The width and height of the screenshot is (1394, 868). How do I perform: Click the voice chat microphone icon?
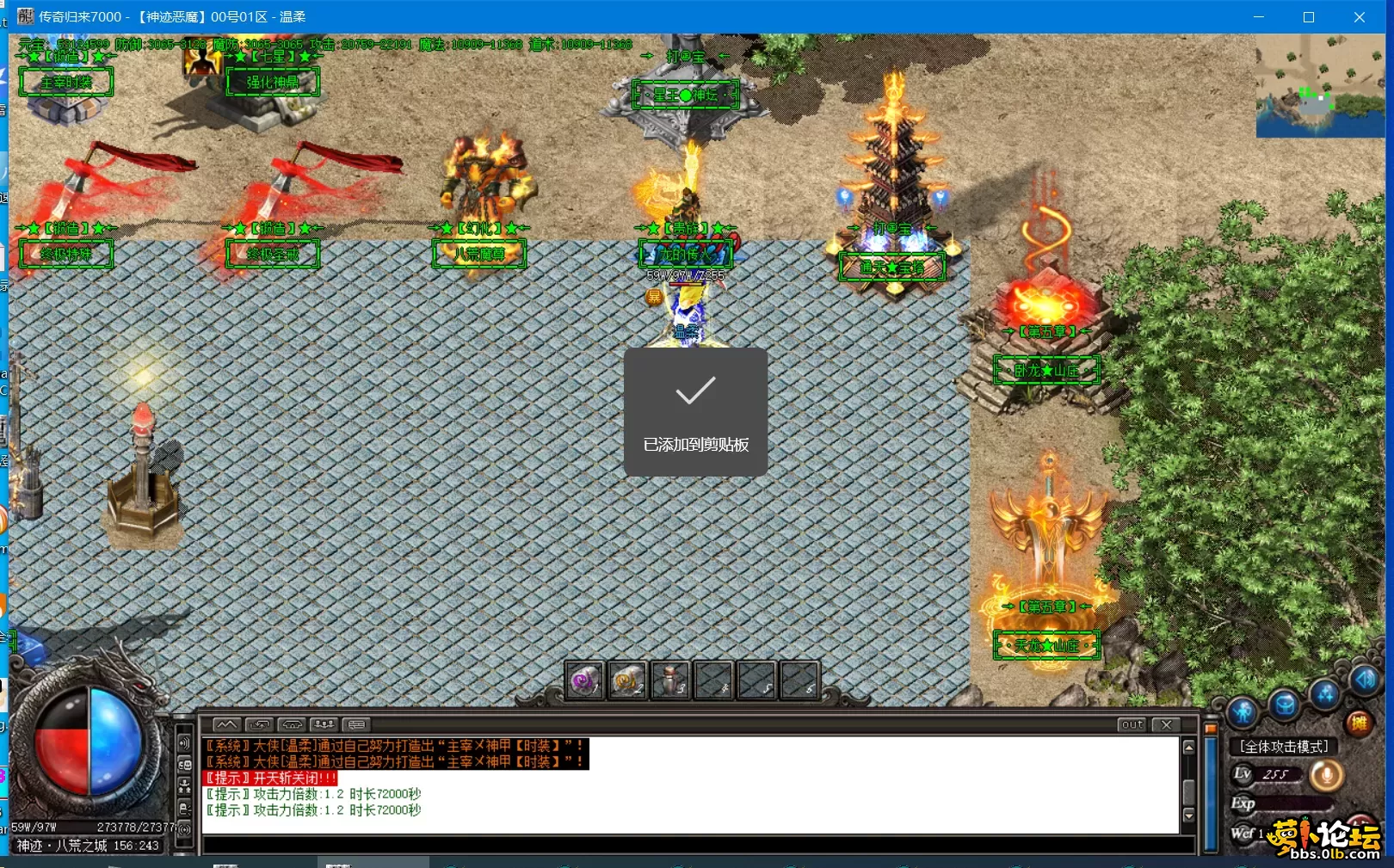click(x=1327, y=773)
